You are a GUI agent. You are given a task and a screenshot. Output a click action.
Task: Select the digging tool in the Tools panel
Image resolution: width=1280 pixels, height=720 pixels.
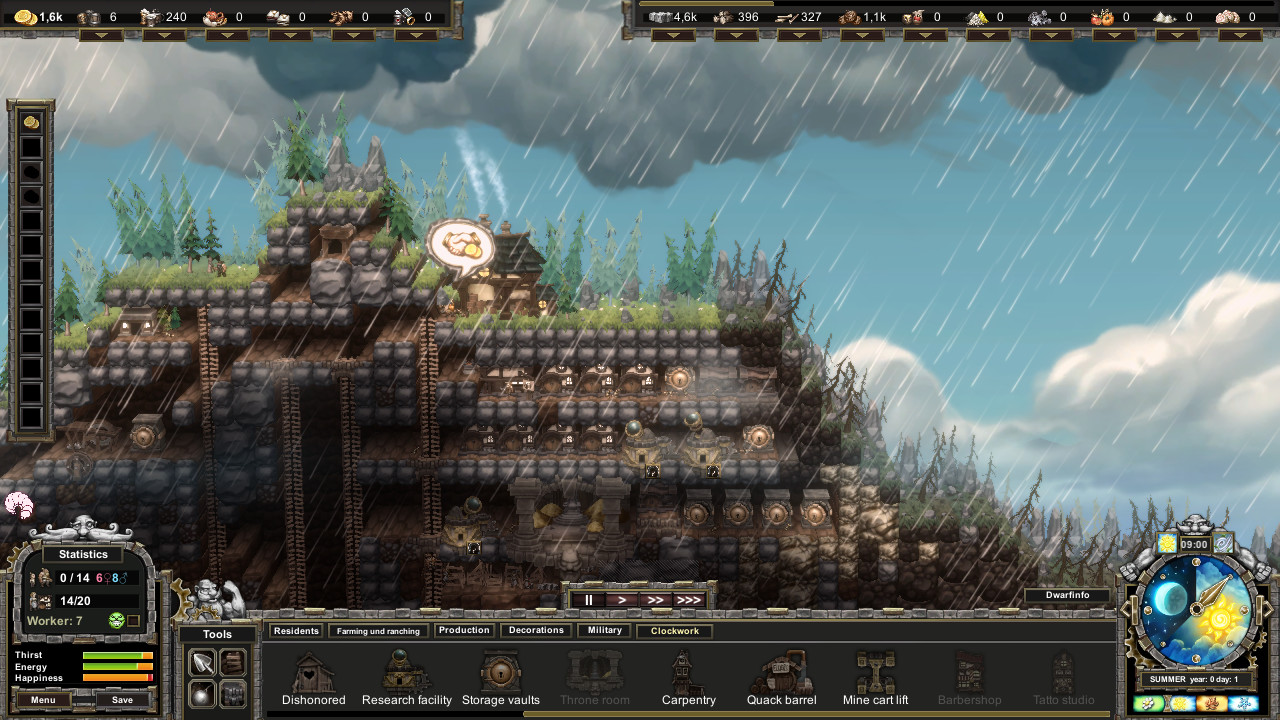point(202,660)
